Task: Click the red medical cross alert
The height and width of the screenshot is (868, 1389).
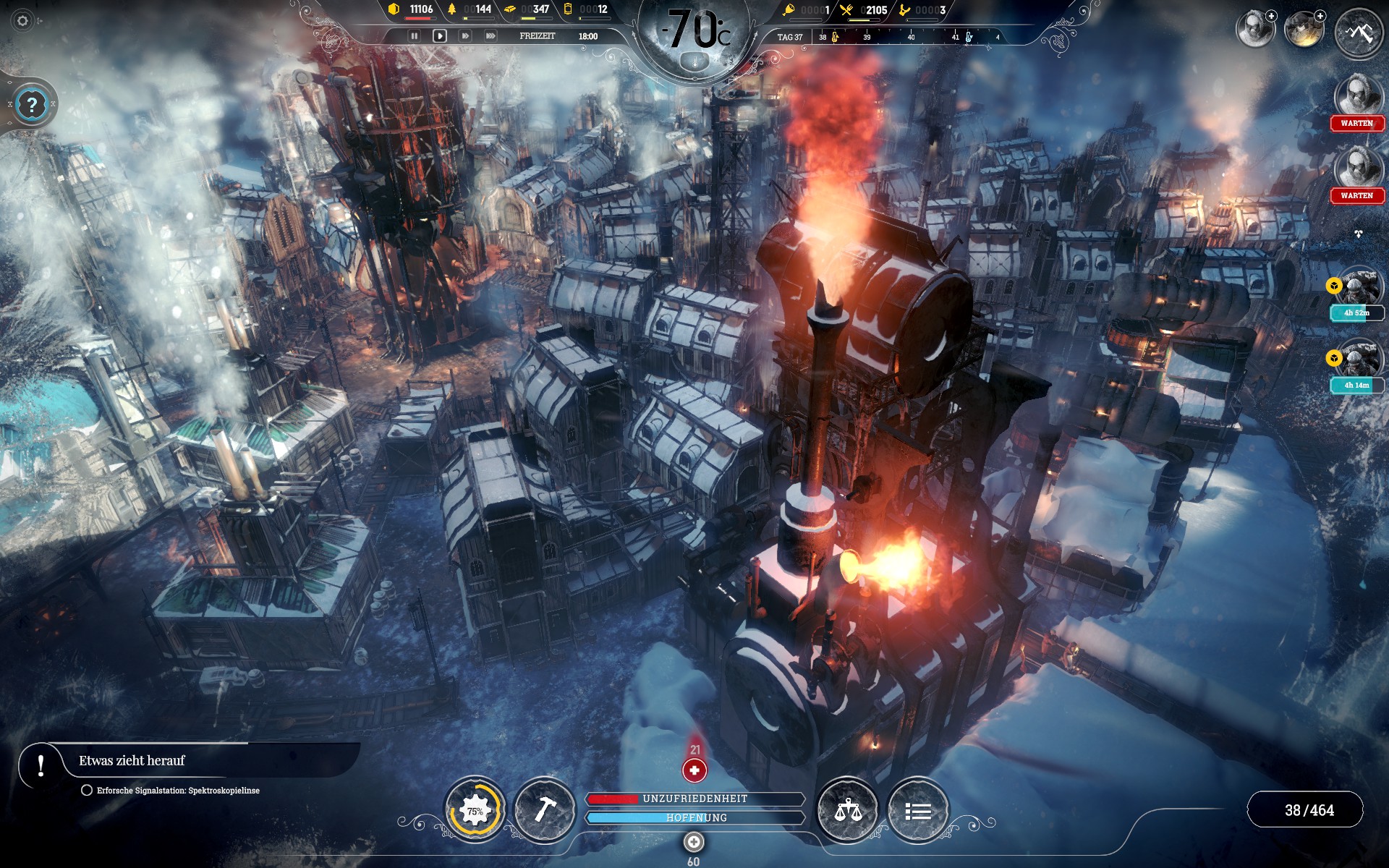Action: click(x=694, y=770)
